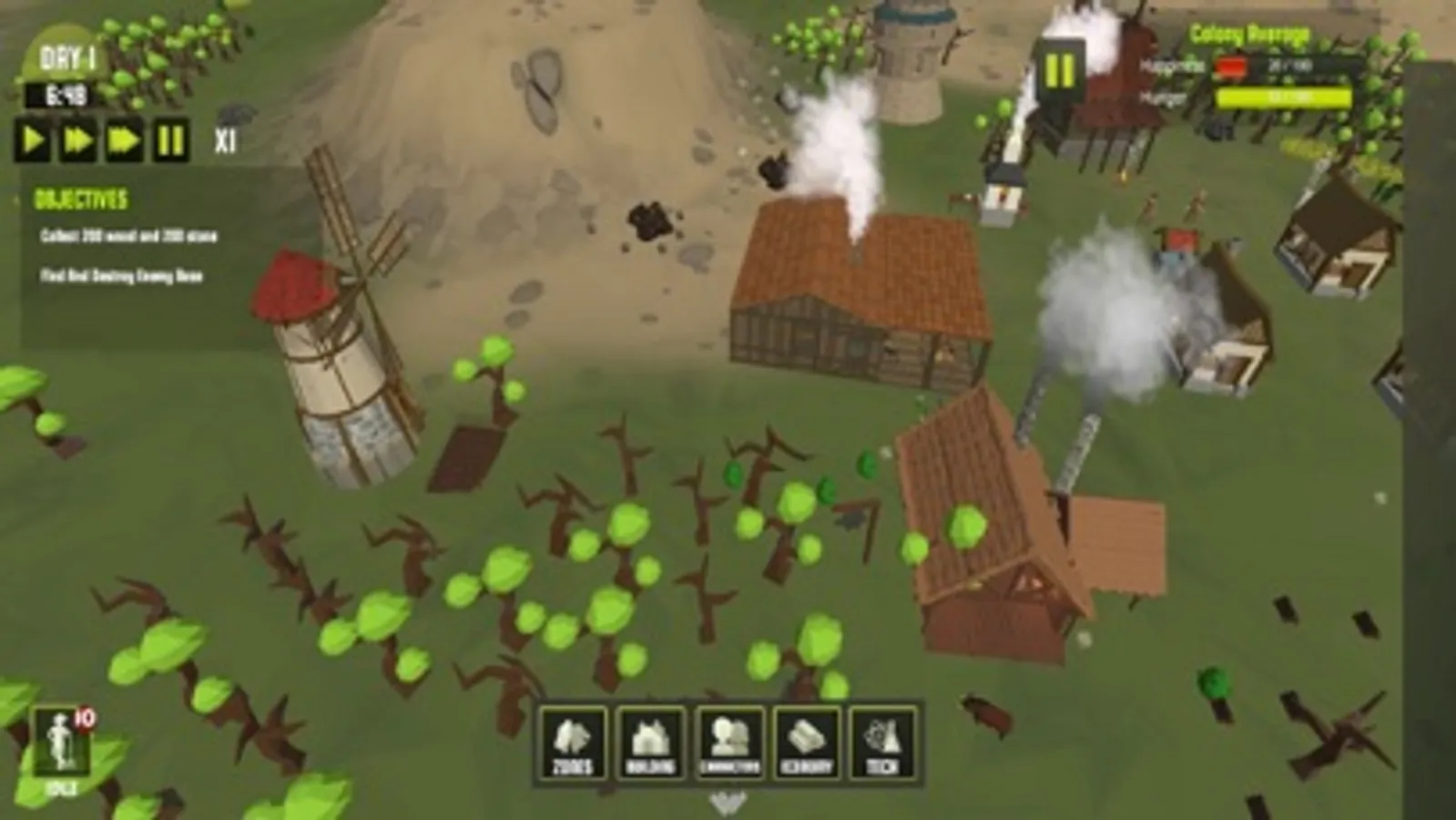Toggle normal game speed with play button
Image resolution: width=1456 pixels, height=820 pixels.
click(33, 139)
